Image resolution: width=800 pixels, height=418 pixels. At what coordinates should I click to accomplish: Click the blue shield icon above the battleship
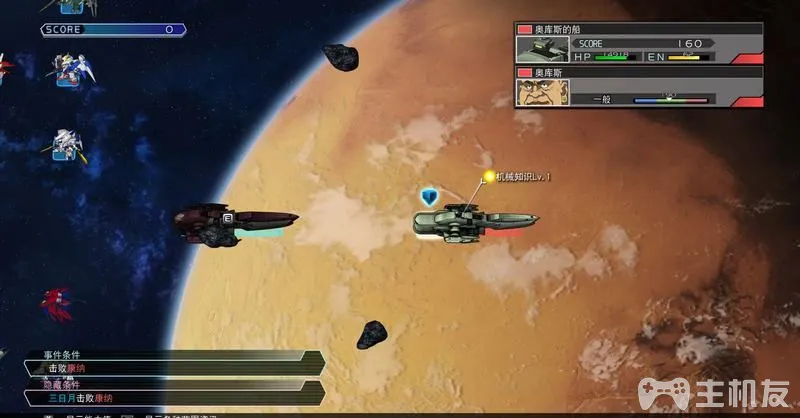[431, 195]
